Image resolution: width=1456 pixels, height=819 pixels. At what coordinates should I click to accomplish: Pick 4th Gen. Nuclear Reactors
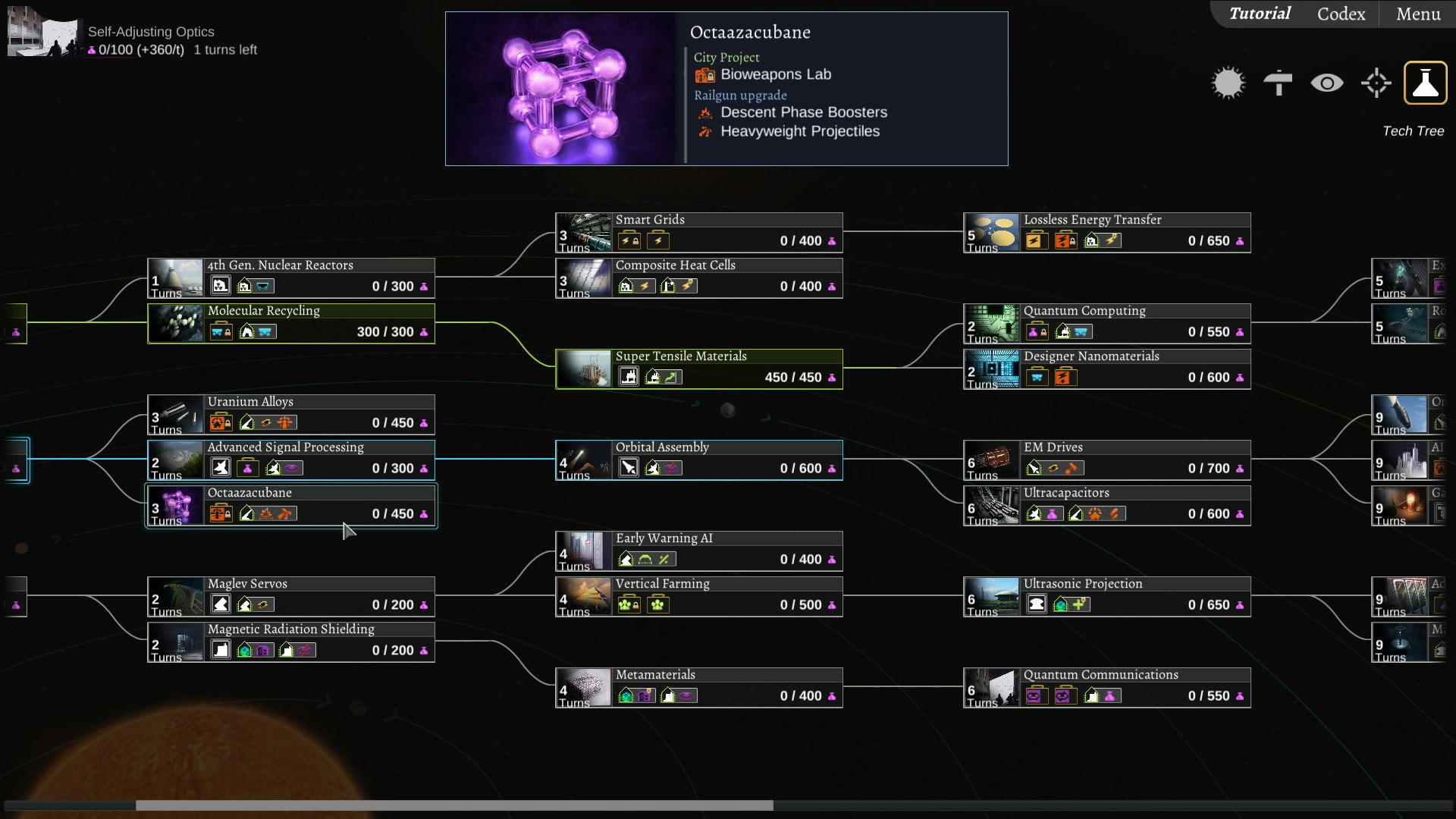291,278
